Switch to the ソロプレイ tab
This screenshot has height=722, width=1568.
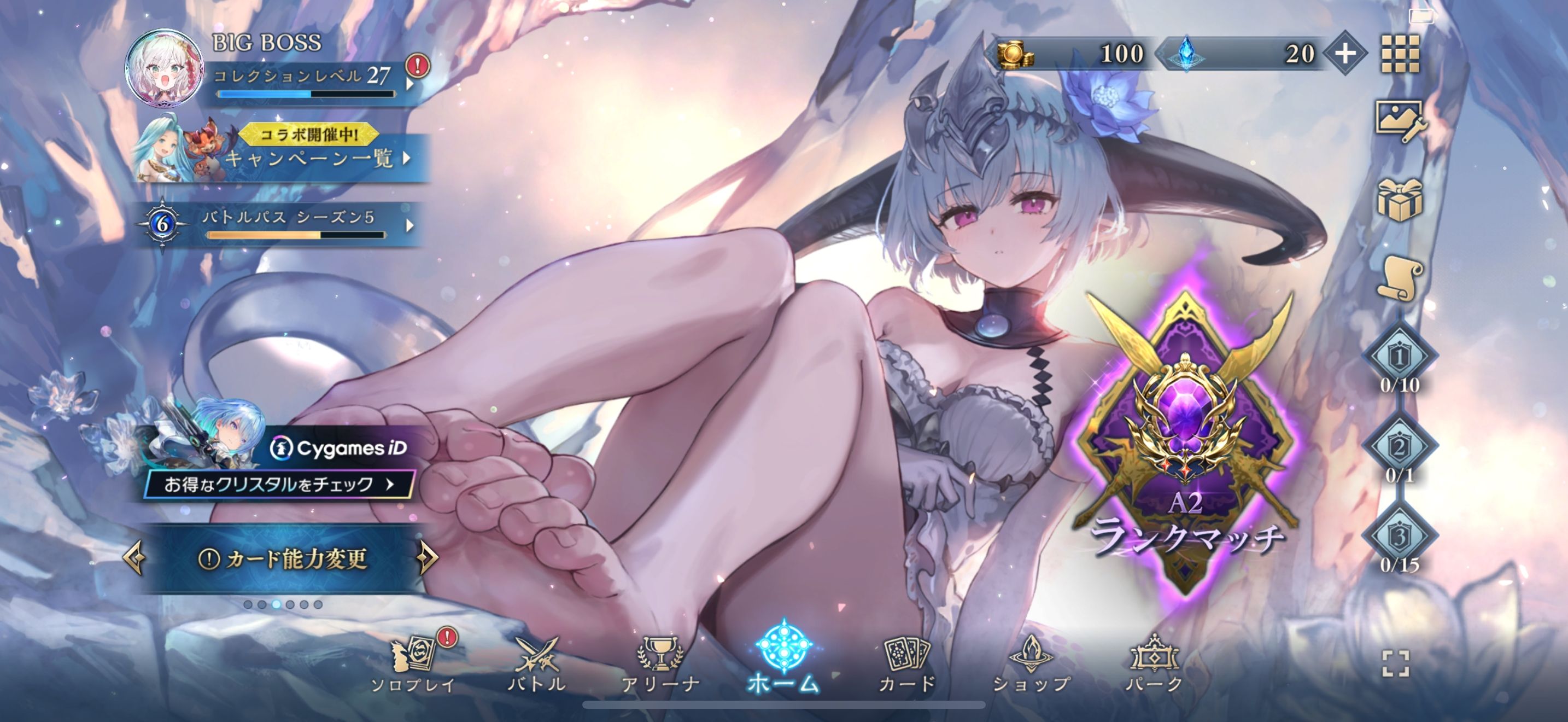click(x=414, y=663)
